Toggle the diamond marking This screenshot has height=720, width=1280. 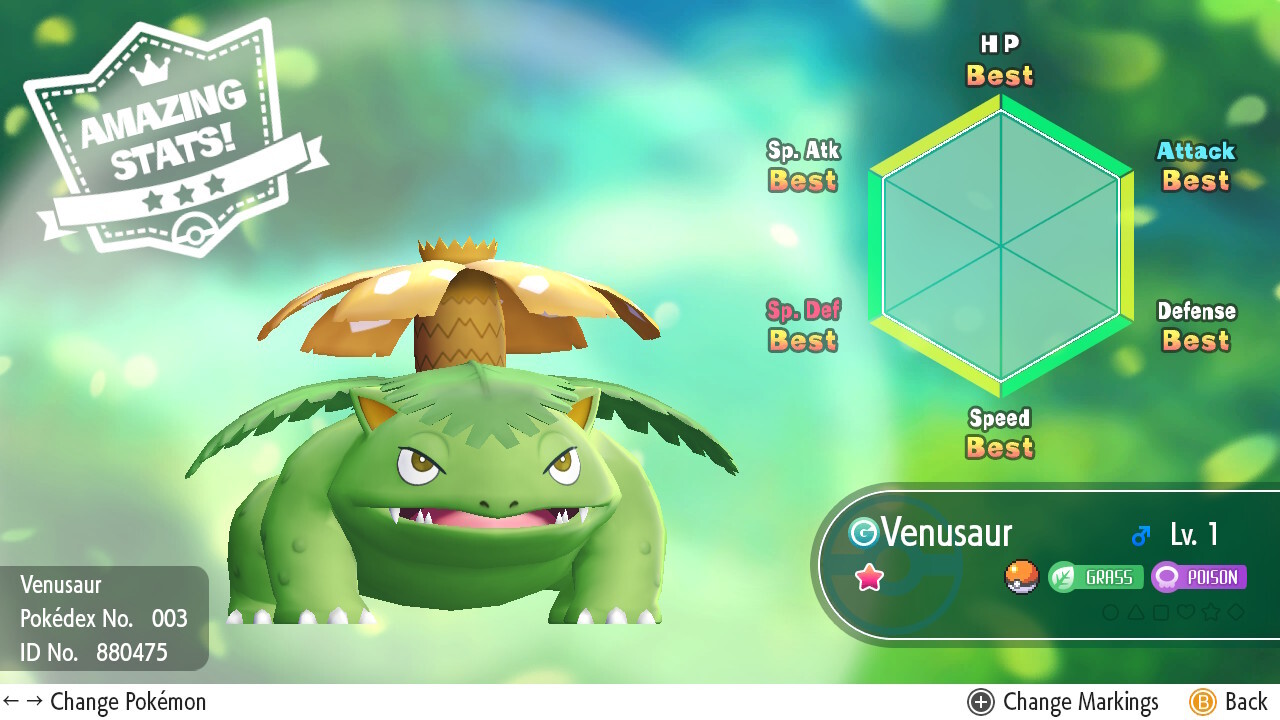pos(1237,612)
